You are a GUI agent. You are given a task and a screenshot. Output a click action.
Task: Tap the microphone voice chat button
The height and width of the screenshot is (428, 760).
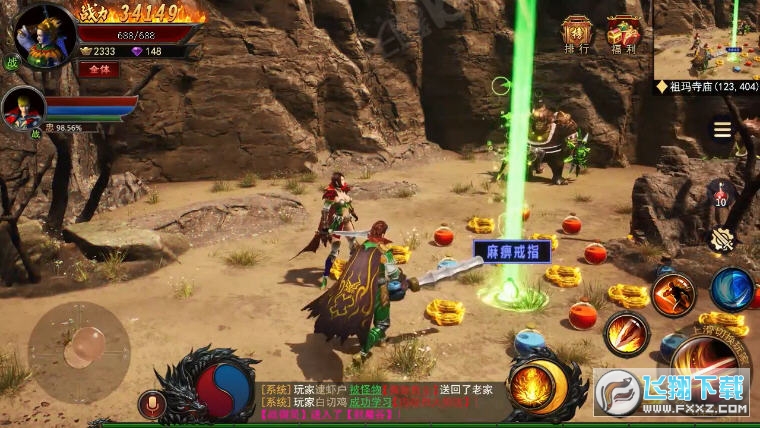point(152,404)
